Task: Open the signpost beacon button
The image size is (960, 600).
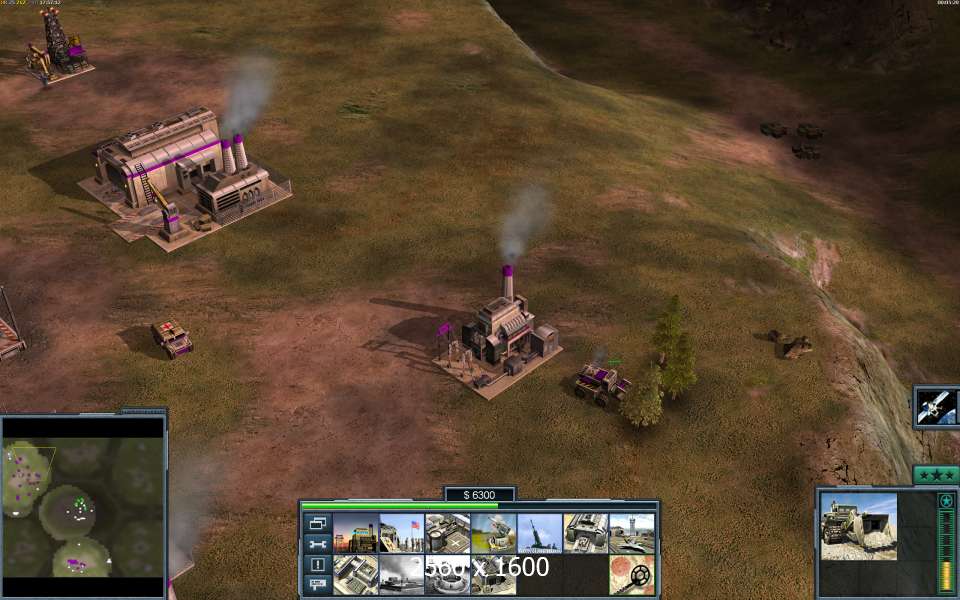Action: coord(317,584)
